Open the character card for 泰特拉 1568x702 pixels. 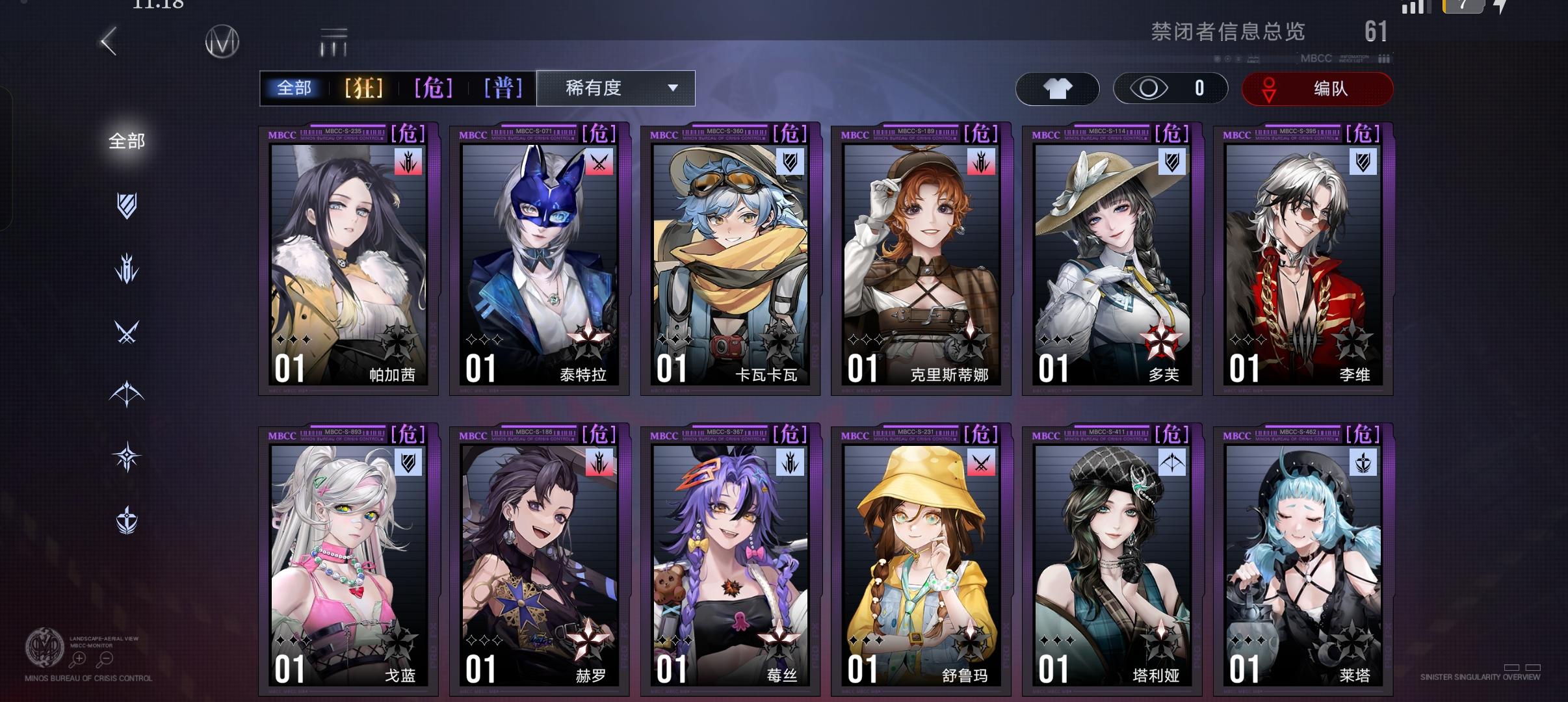538,260
